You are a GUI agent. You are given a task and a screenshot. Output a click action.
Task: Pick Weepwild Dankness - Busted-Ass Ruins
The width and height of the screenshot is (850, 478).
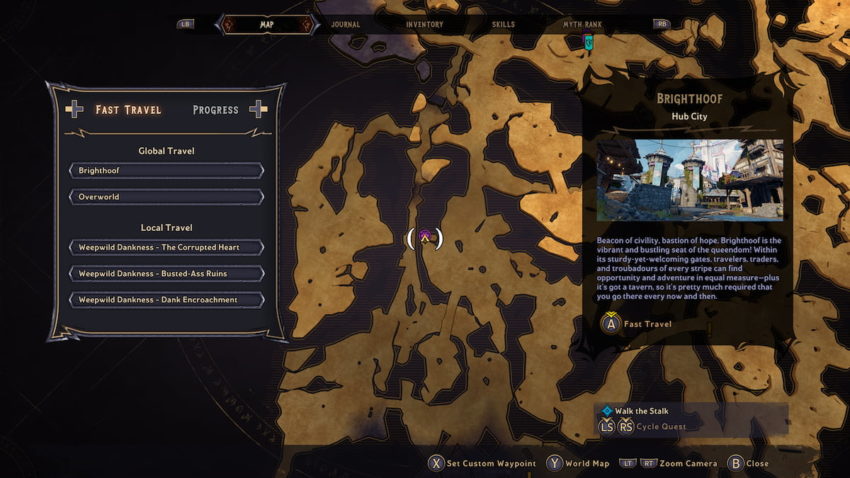165,273
